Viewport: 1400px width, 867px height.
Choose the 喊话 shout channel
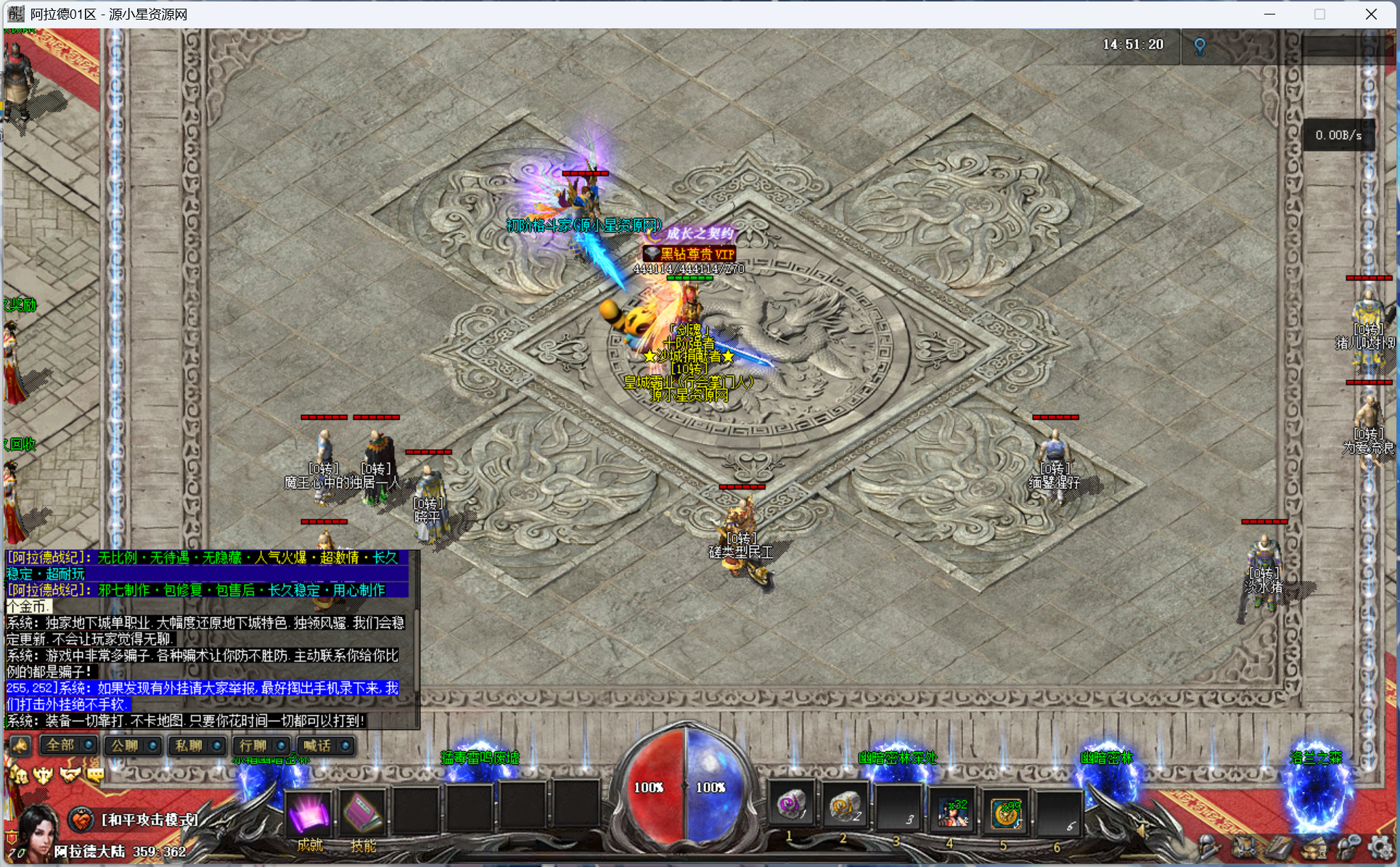tap(317, 745)
